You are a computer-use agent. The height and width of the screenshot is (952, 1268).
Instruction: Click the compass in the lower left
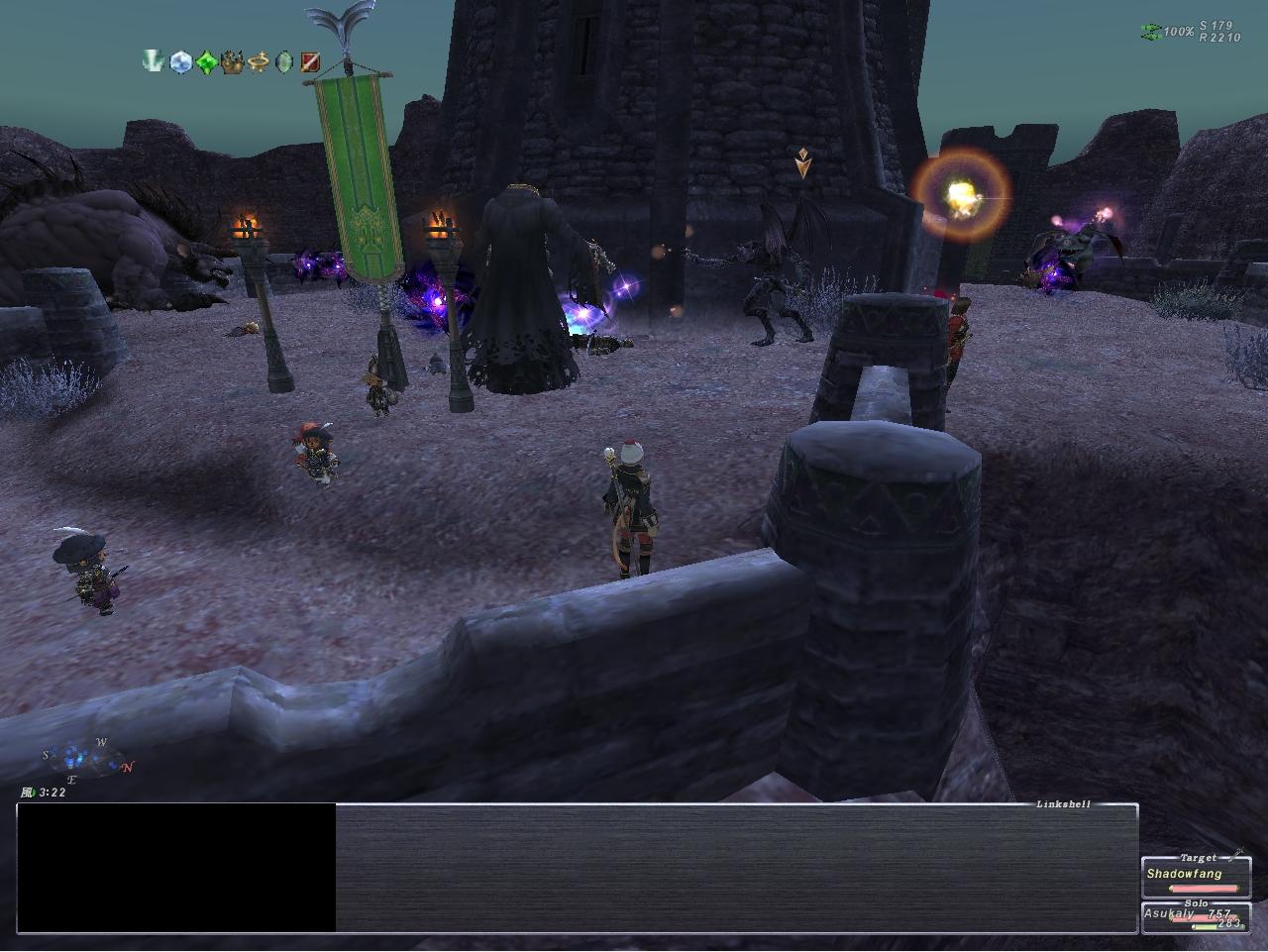(x=87, y=761)
